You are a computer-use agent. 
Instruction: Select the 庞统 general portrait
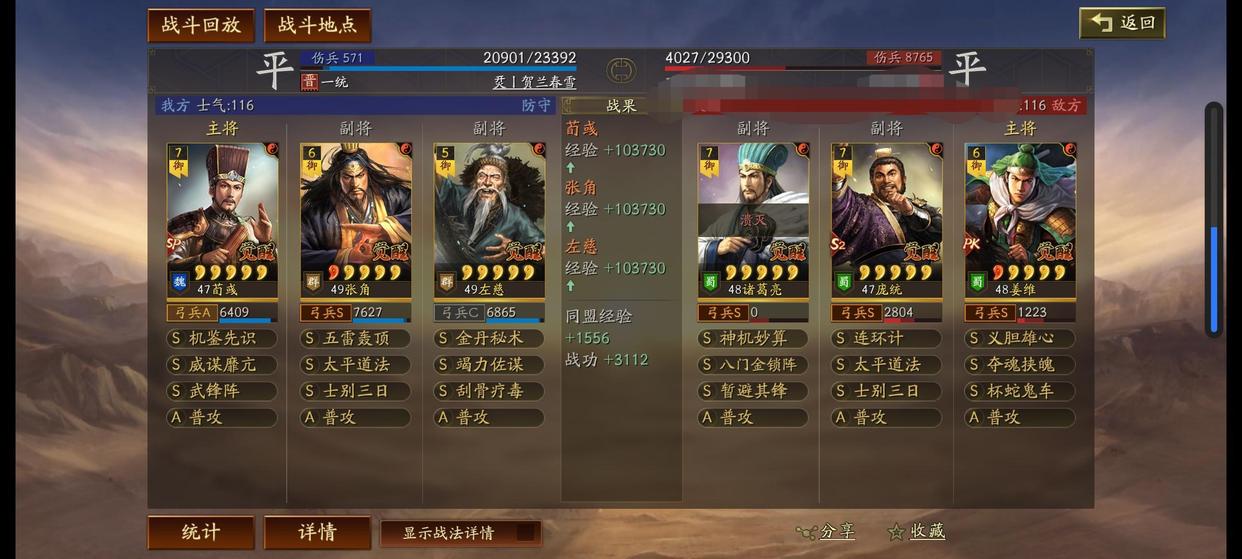pyautogui.click(x=886, y=215)
